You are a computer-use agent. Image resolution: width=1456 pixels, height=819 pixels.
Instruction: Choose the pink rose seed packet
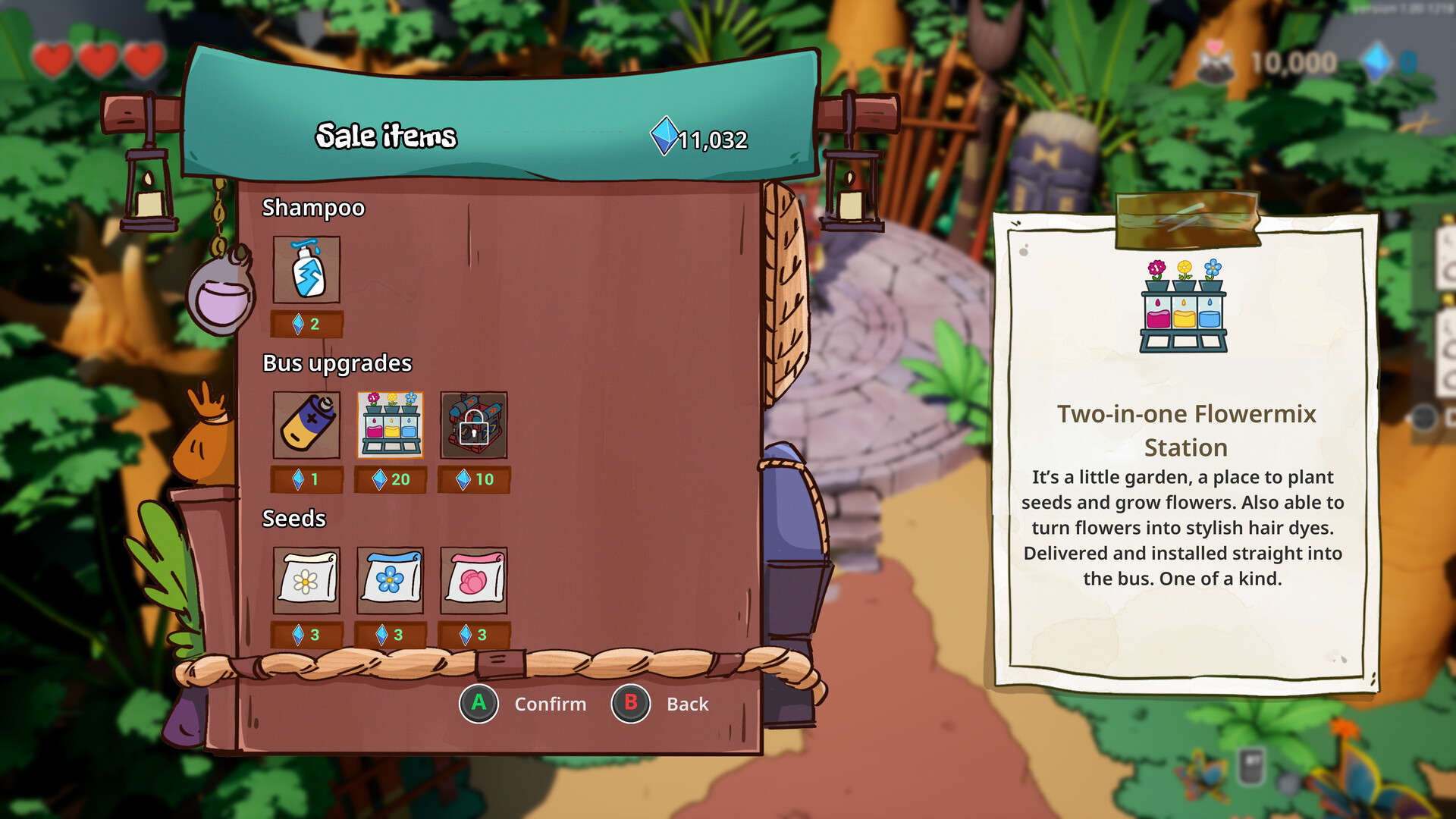[473, 580]
